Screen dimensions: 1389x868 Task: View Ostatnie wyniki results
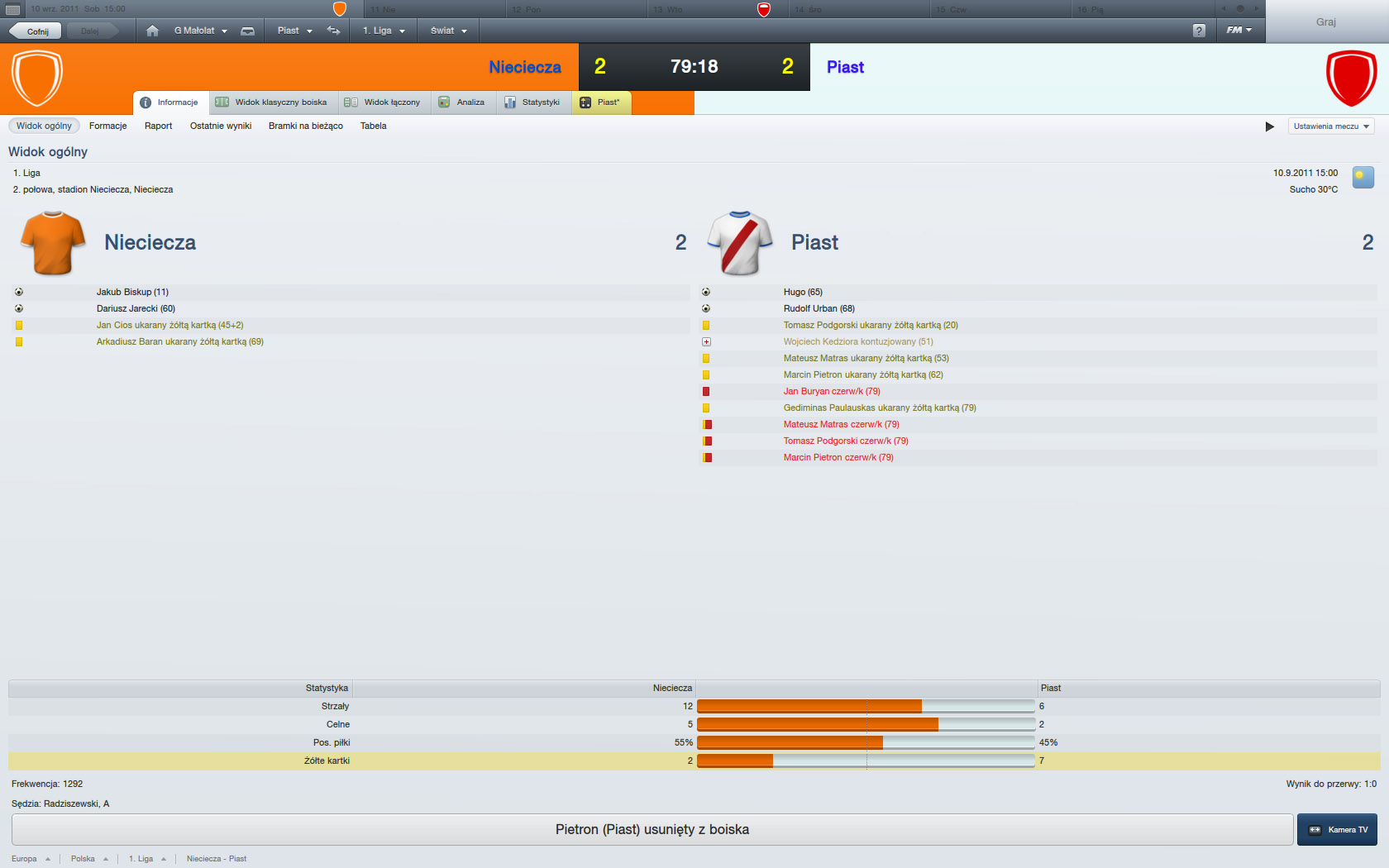click(x=221, y=126)
